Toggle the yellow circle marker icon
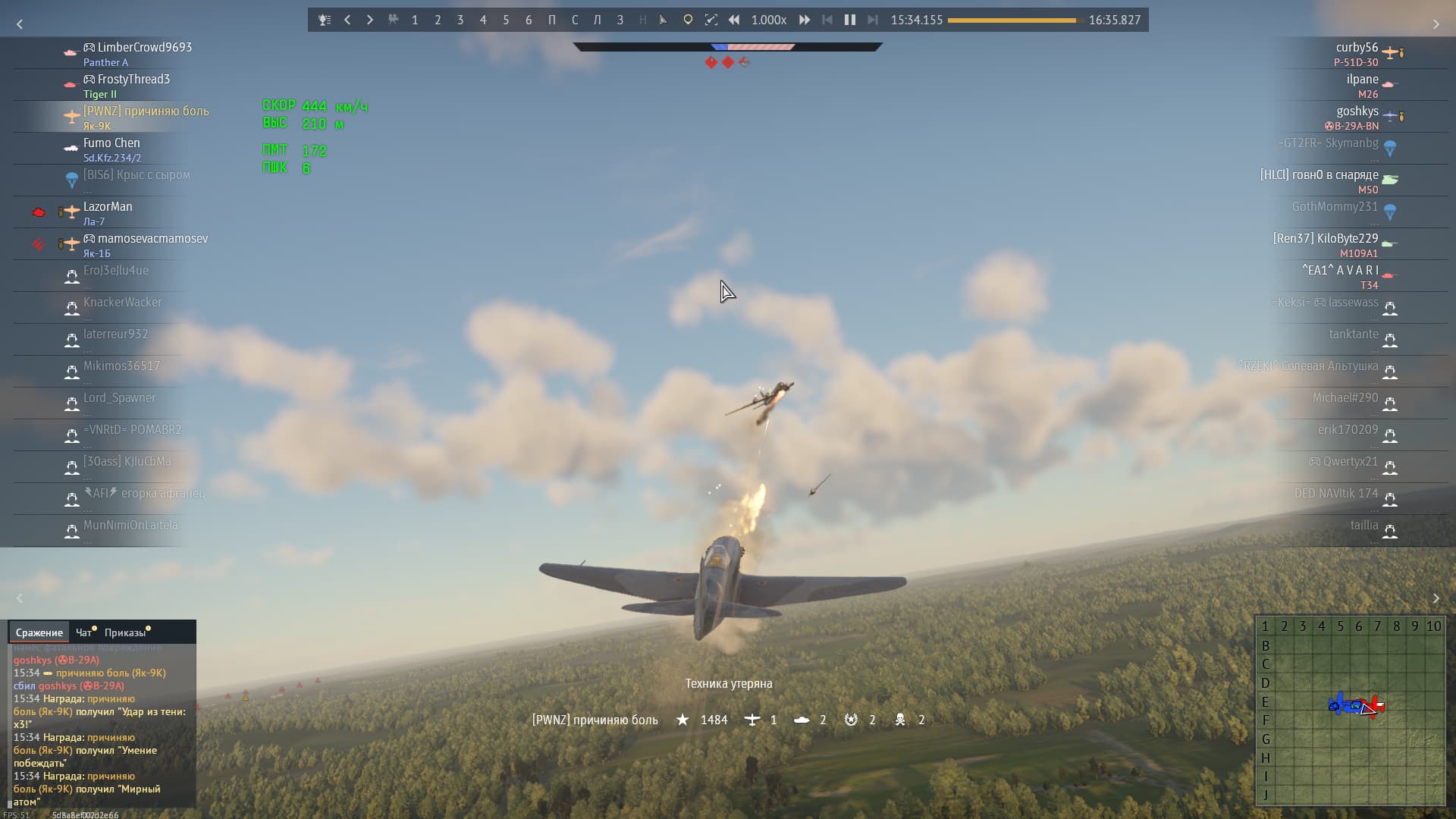 coord(688,20)
